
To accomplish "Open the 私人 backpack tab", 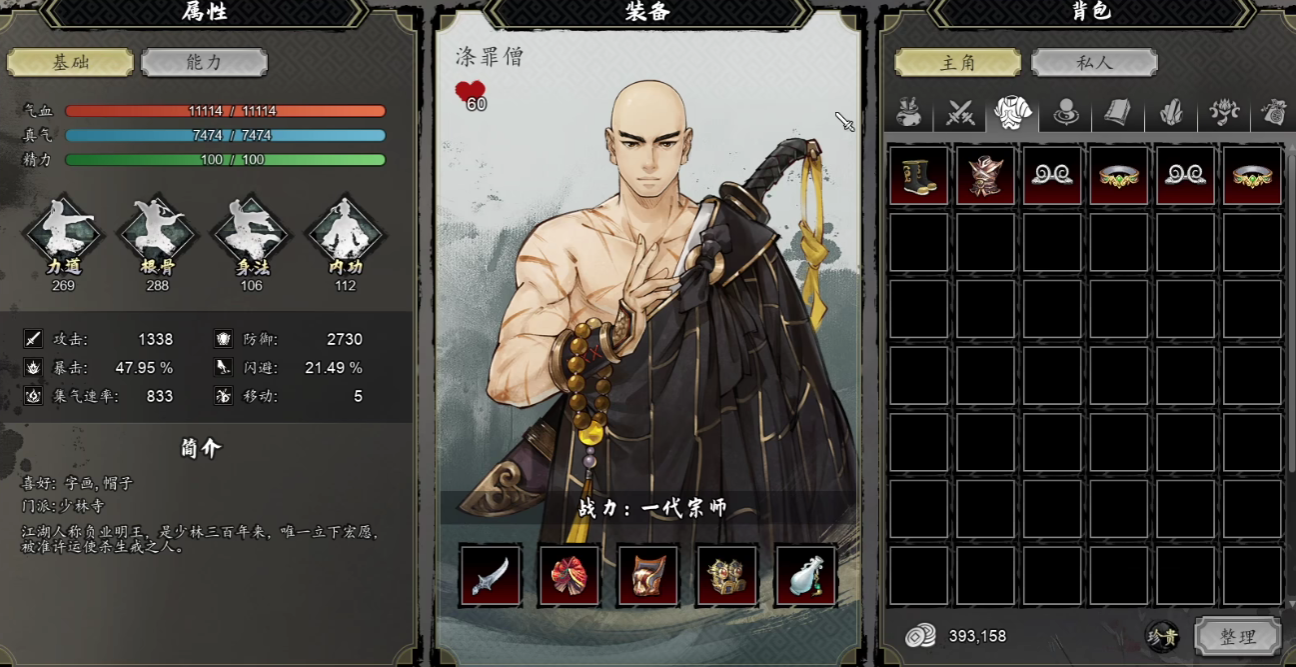I will pos(1094,62).
